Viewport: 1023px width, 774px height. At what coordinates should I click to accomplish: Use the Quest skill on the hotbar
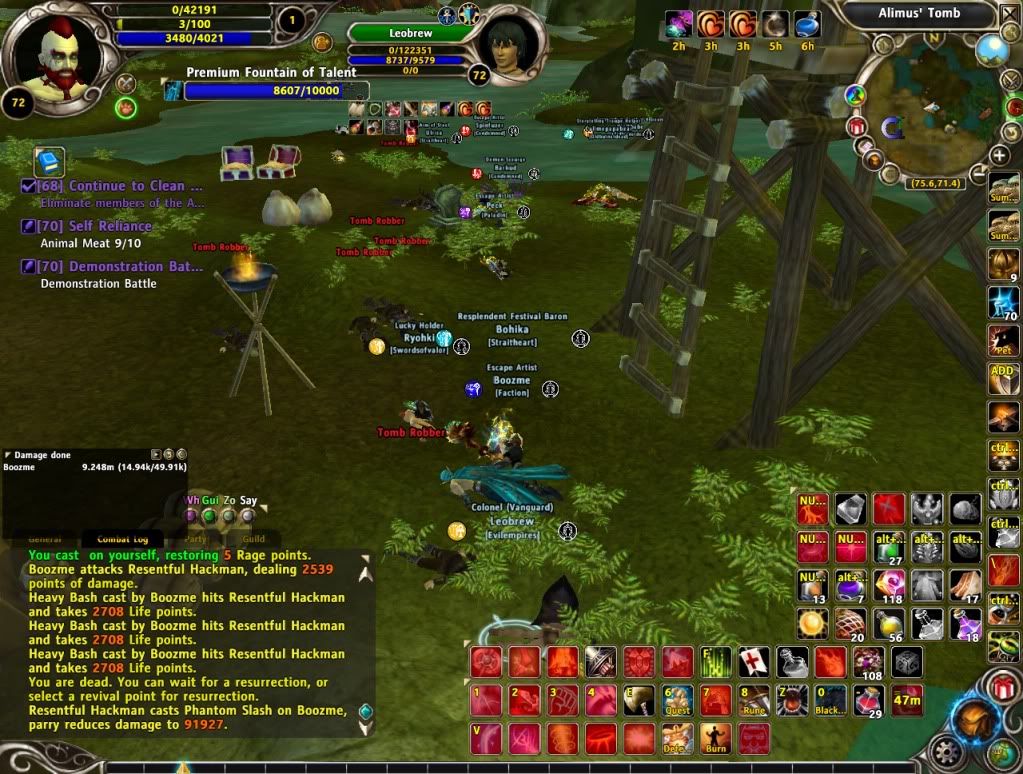[677, 700]
